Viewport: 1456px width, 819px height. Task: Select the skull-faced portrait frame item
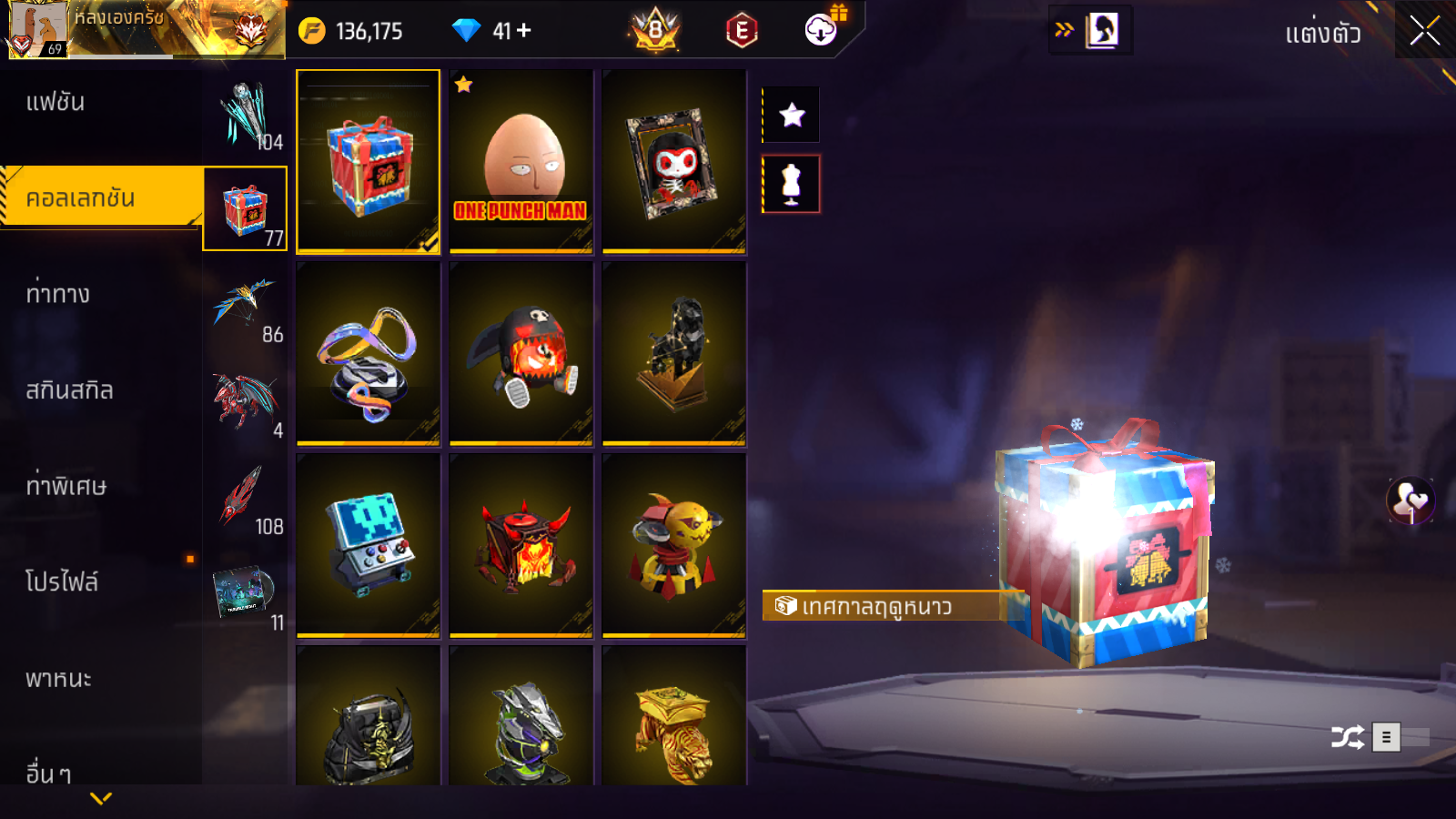673,161
